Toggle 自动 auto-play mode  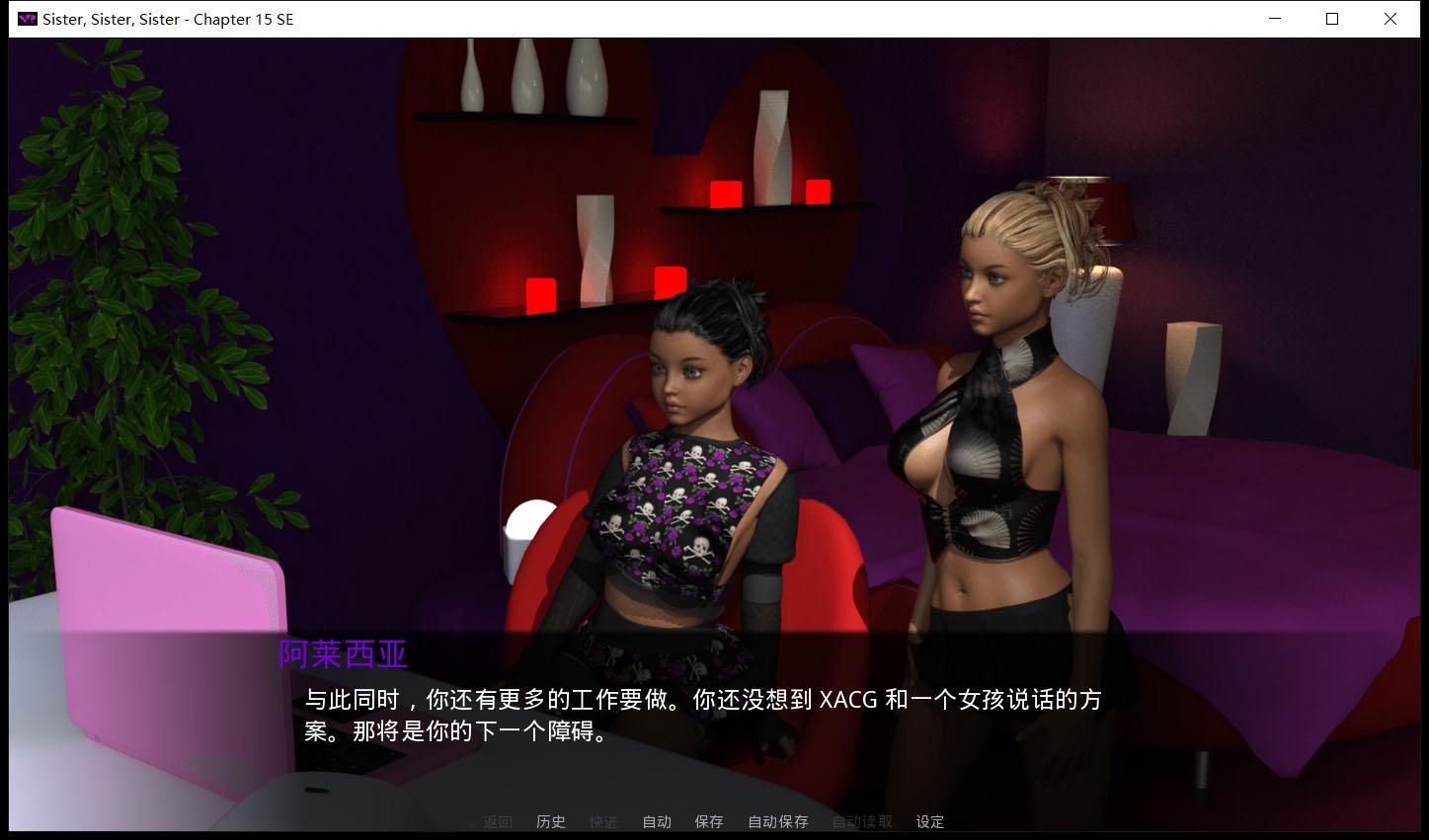coord(656,821)
